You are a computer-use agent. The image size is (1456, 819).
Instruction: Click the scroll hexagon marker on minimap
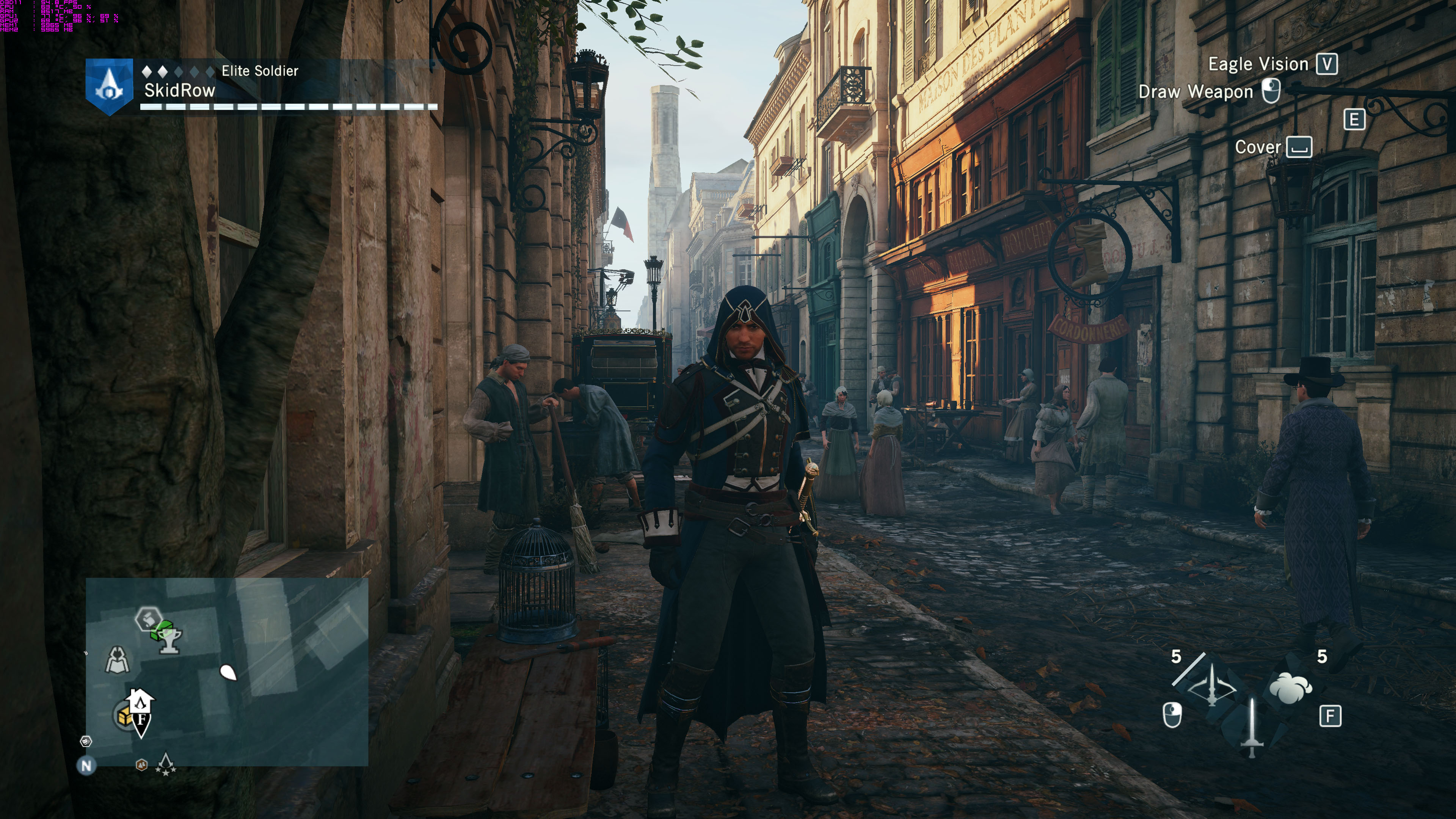148,619
